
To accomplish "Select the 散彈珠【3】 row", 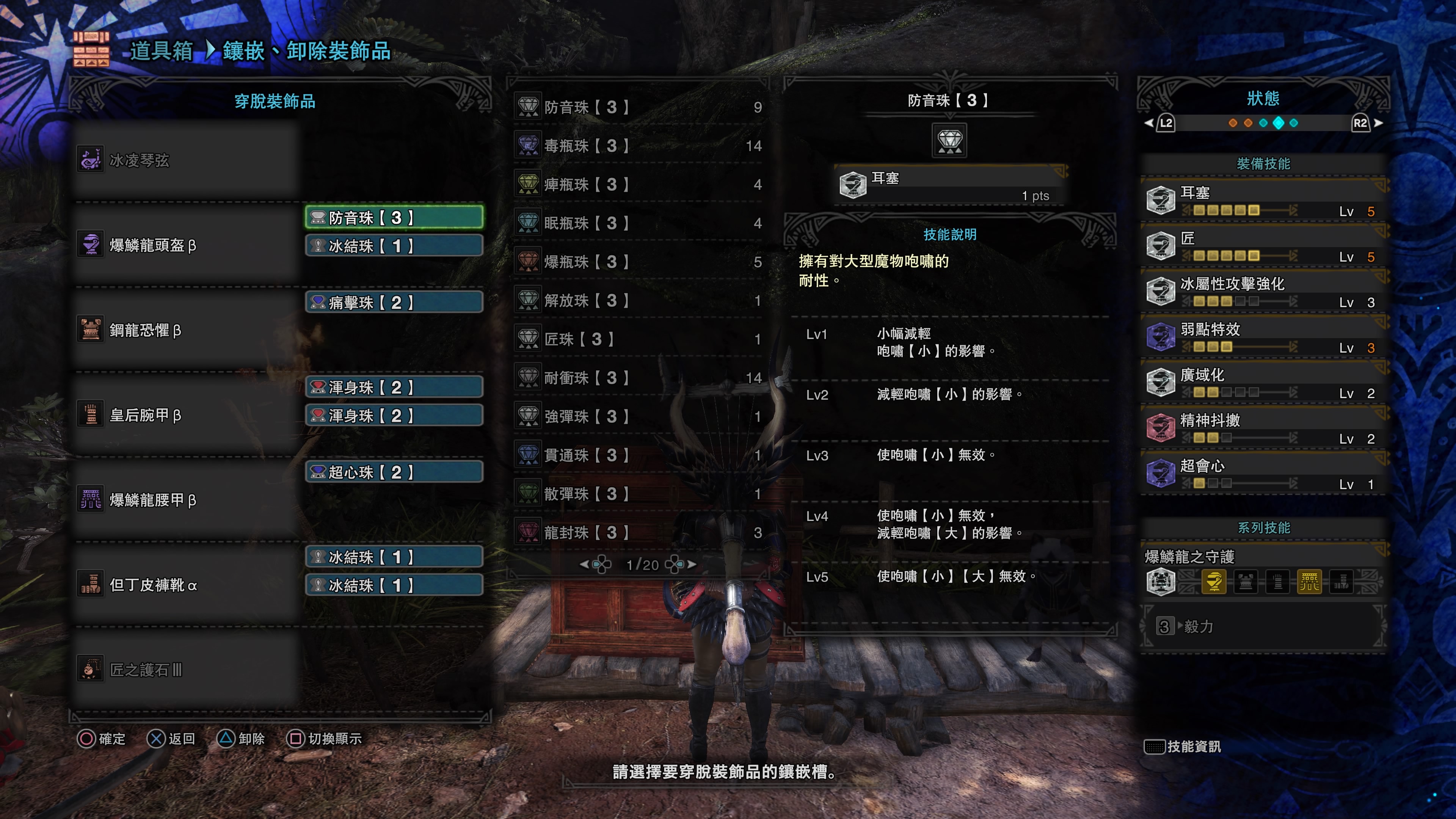I will (639, 493).
